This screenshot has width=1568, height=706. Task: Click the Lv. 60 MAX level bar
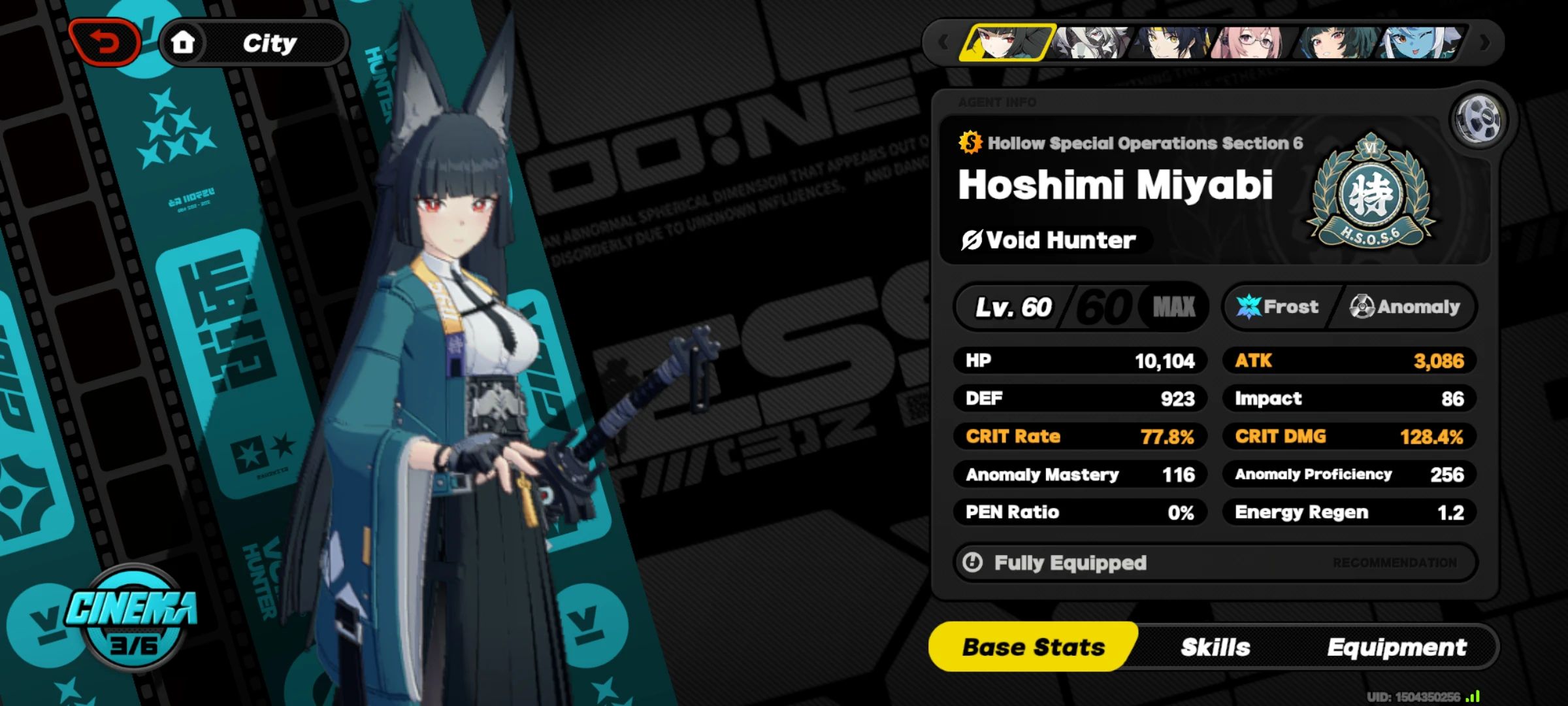1081,307
